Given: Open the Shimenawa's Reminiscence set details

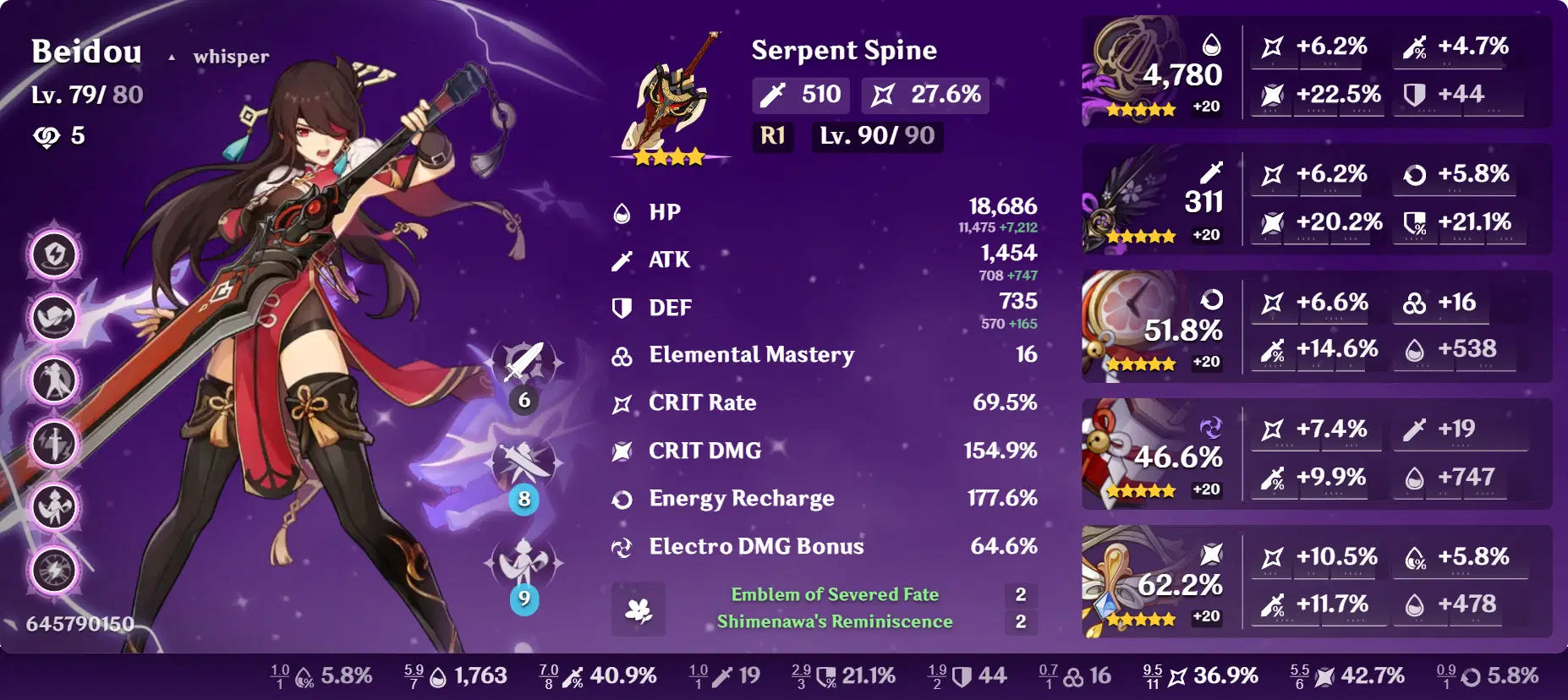Looking at the screenshot, I should [834, 621].
